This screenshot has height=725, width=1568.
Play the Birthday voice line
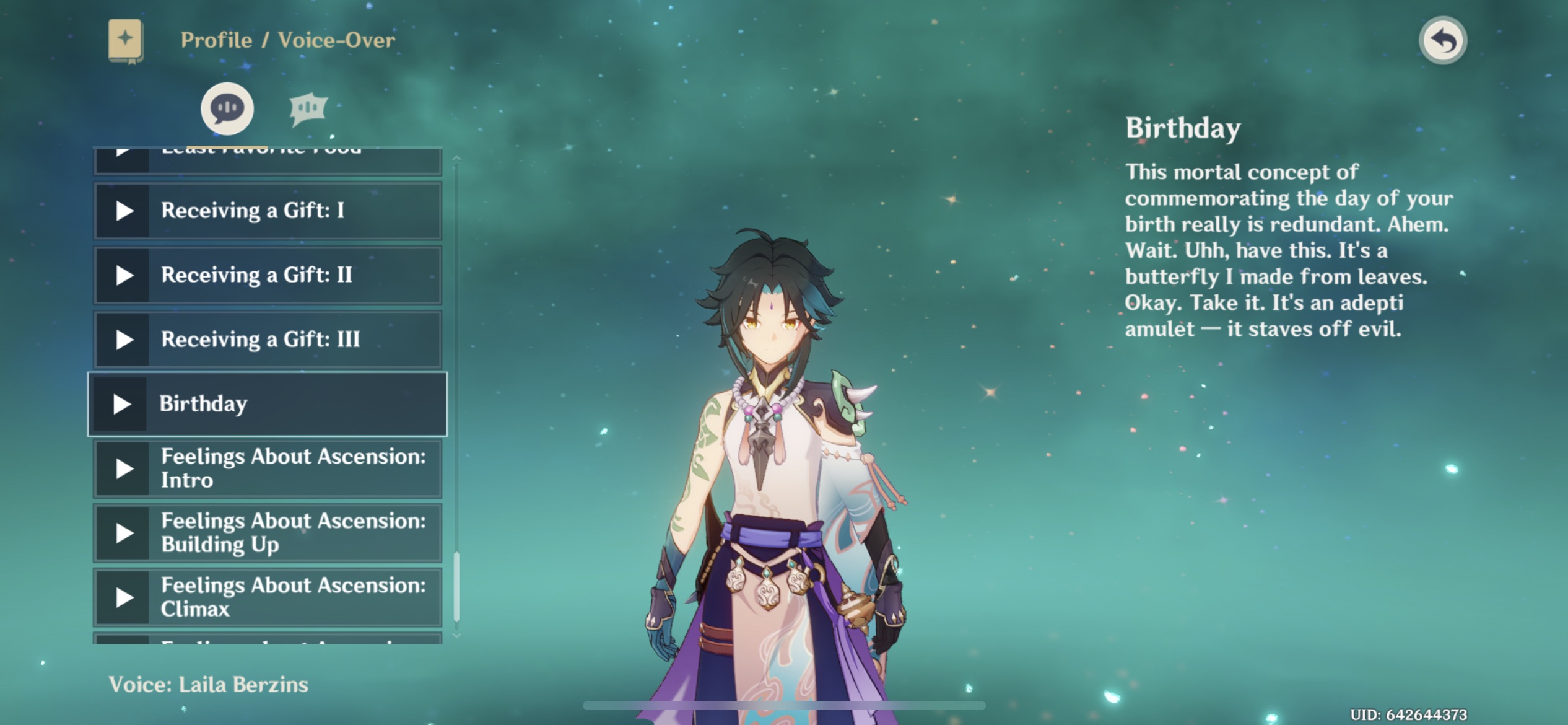(121, 404)
